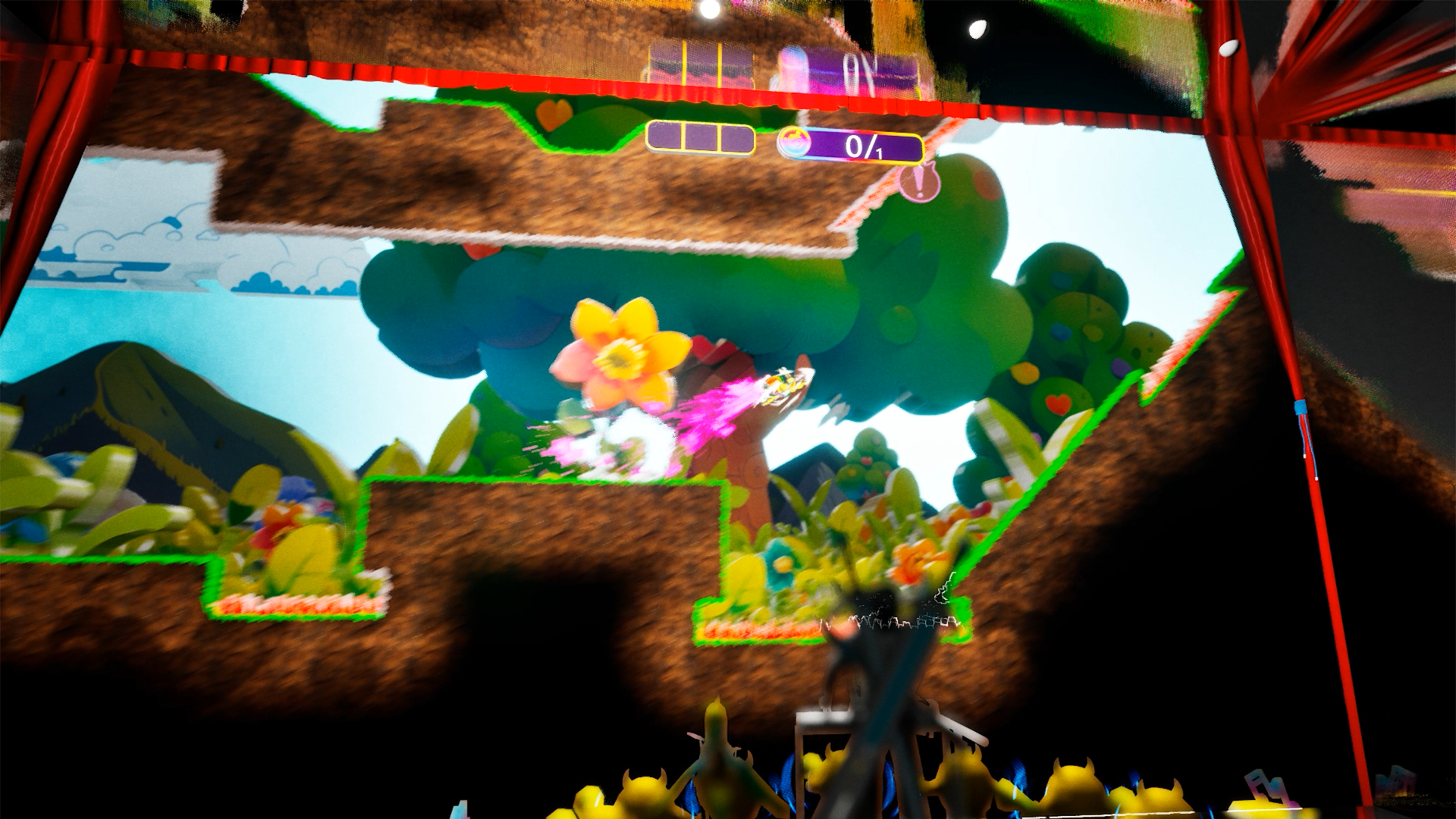Click the rainbow smiley flower counter icon
The image size is (1456, 819).
pos(793,141)
